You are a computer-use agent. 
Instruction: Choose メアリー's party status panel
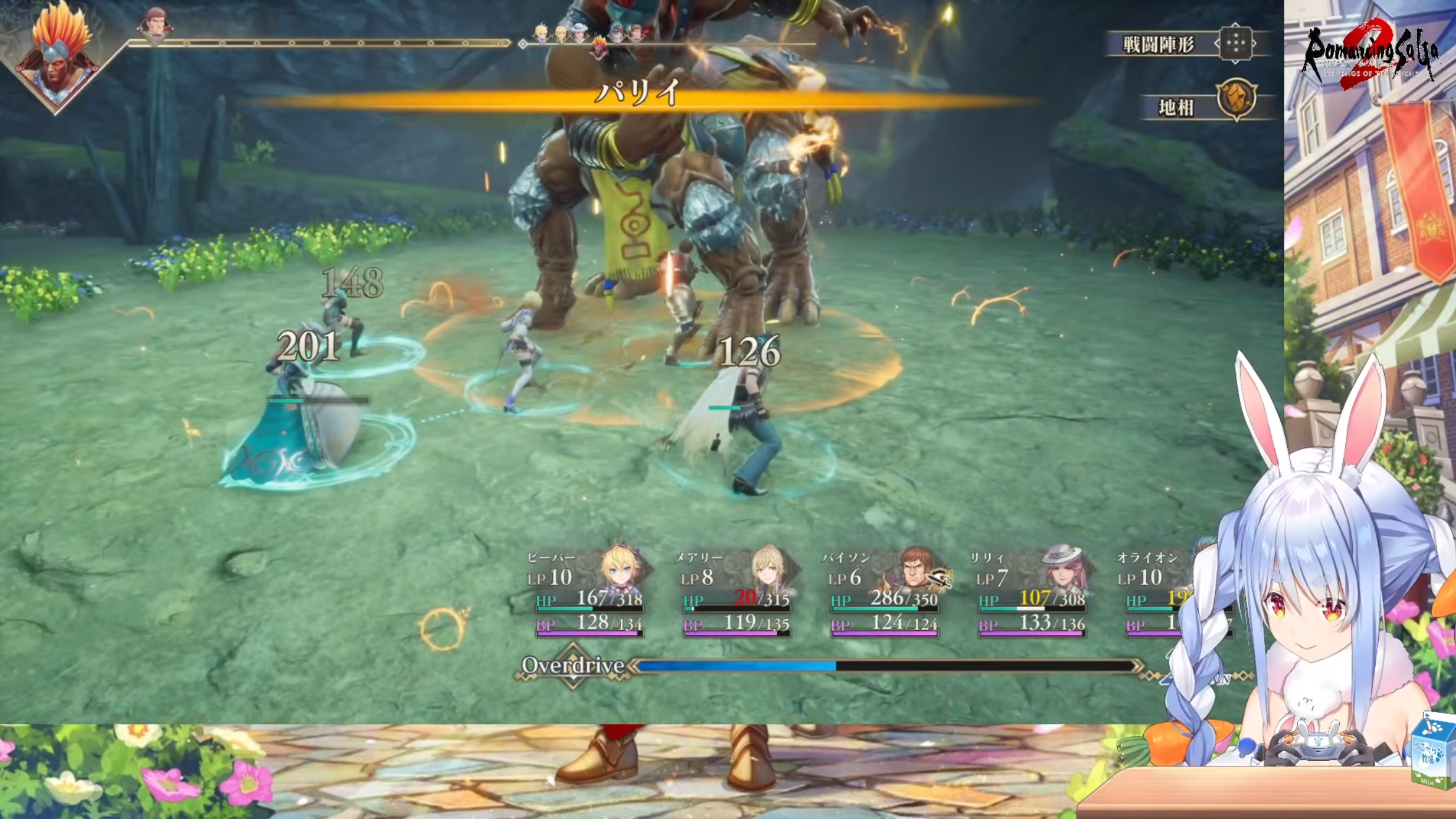[x=734, y=592]
